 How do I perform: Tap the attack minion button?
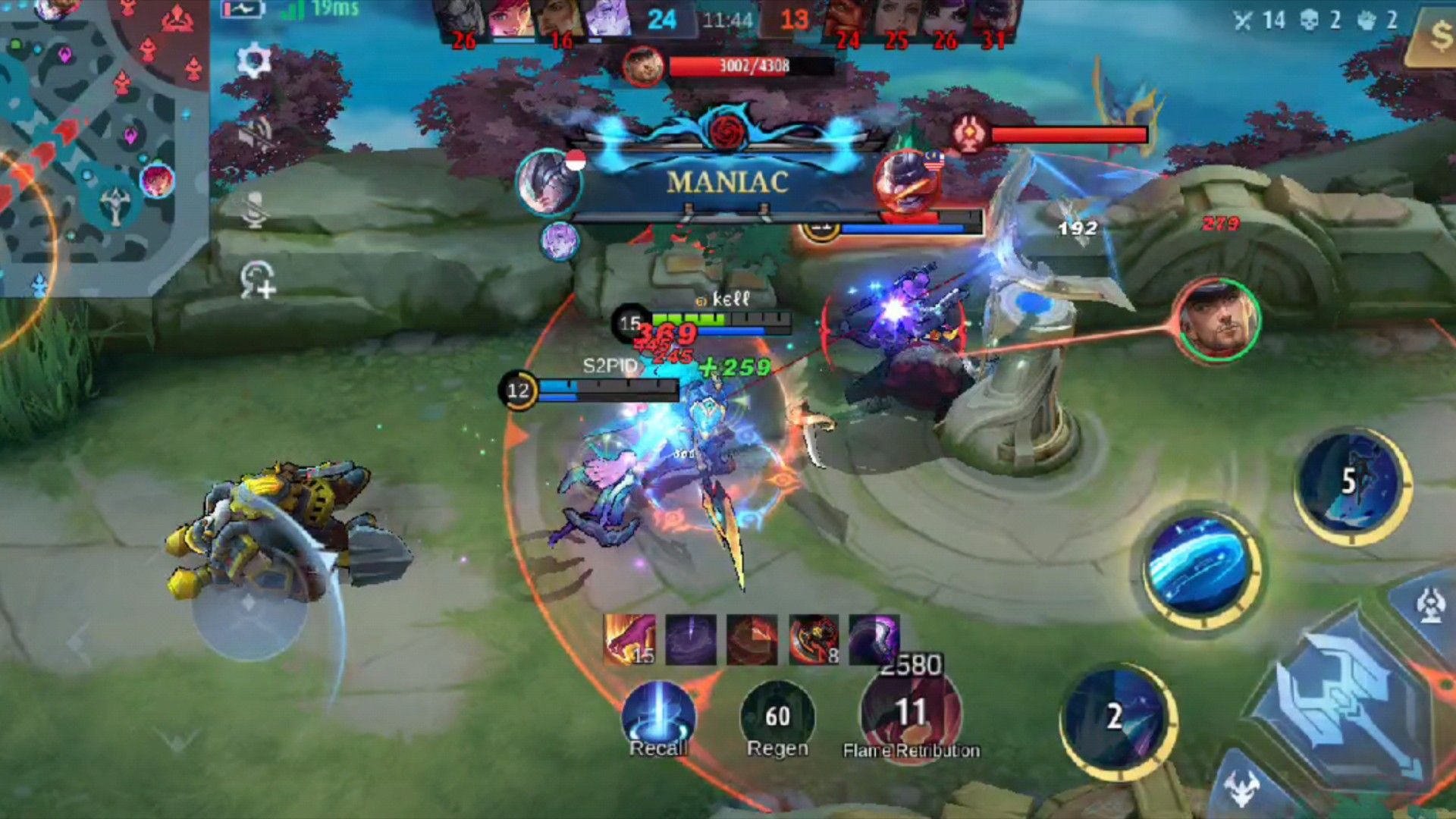pos(1244,789)
